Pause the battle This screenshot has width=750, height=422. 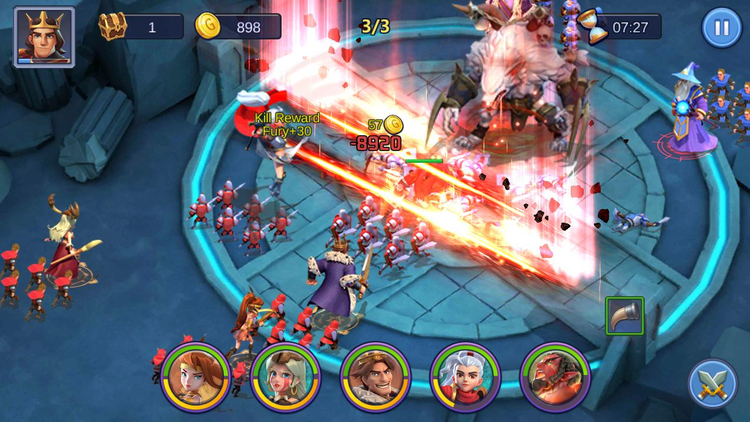(721, 27)
